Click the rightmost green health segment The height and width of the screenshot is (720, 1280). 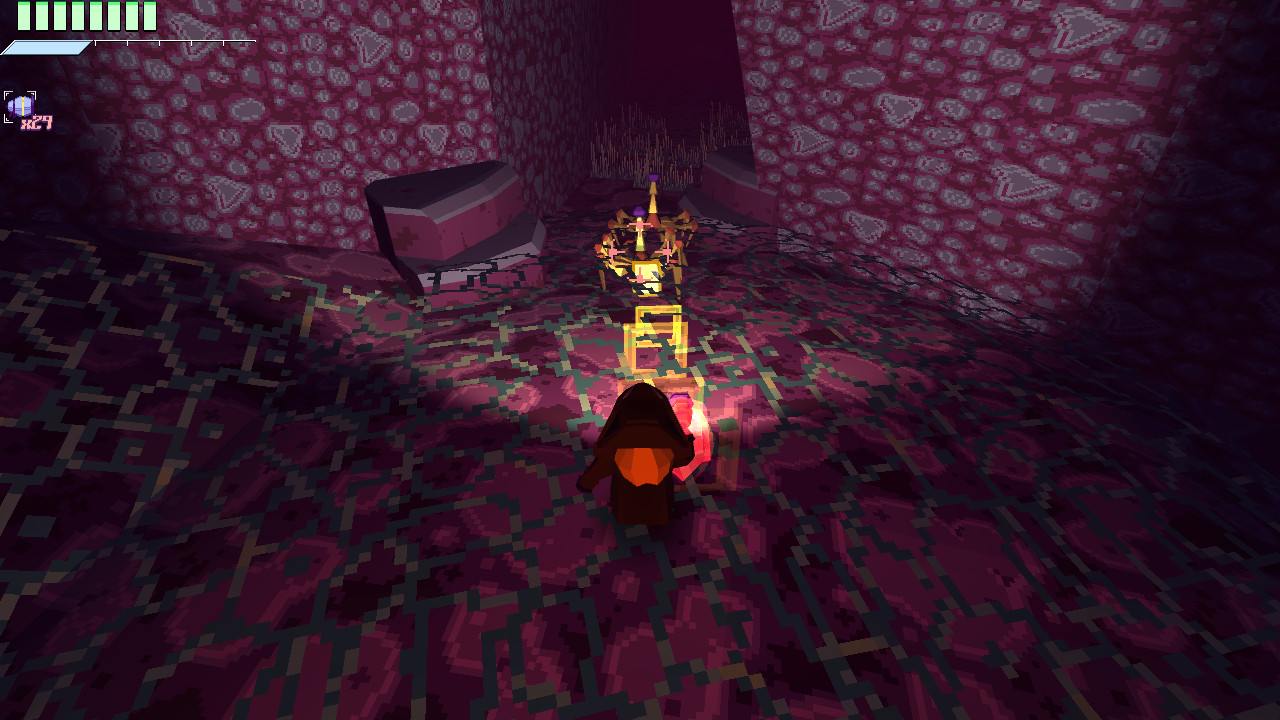click(149, 16)
